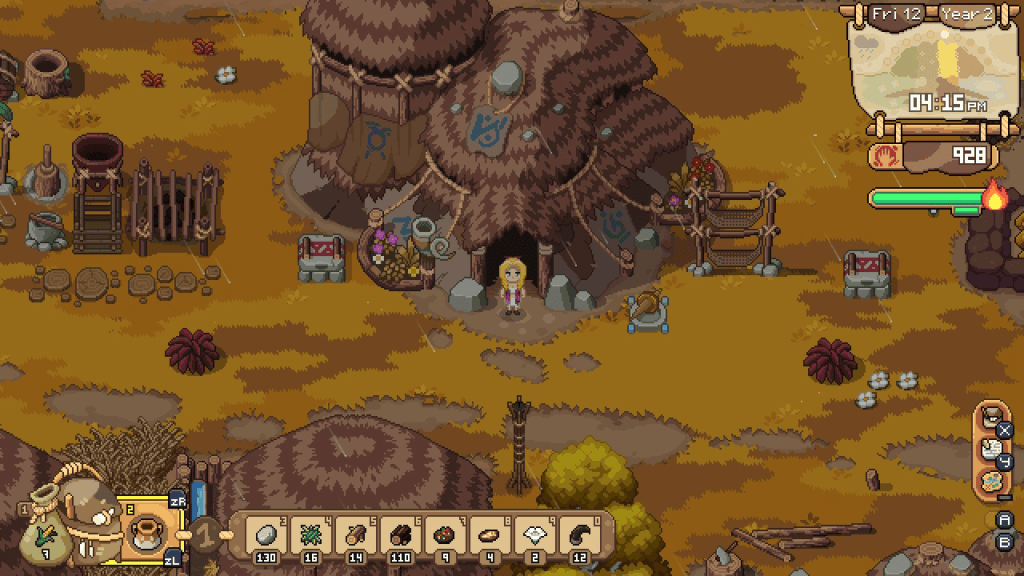
Task: Select the dark horn item slot
Action: click(x=580, y=534)
